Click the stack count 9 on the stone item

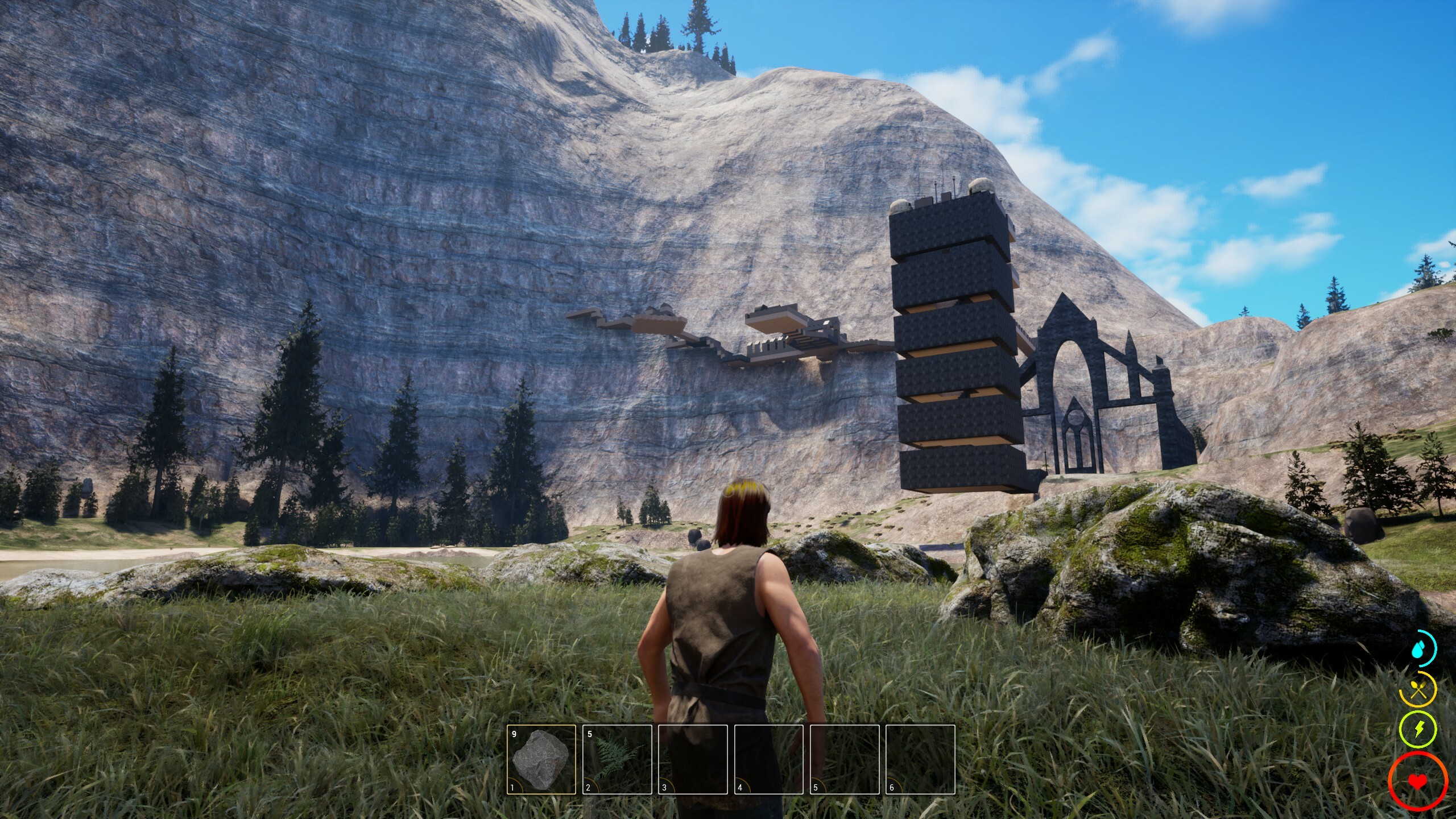(514, 733)
